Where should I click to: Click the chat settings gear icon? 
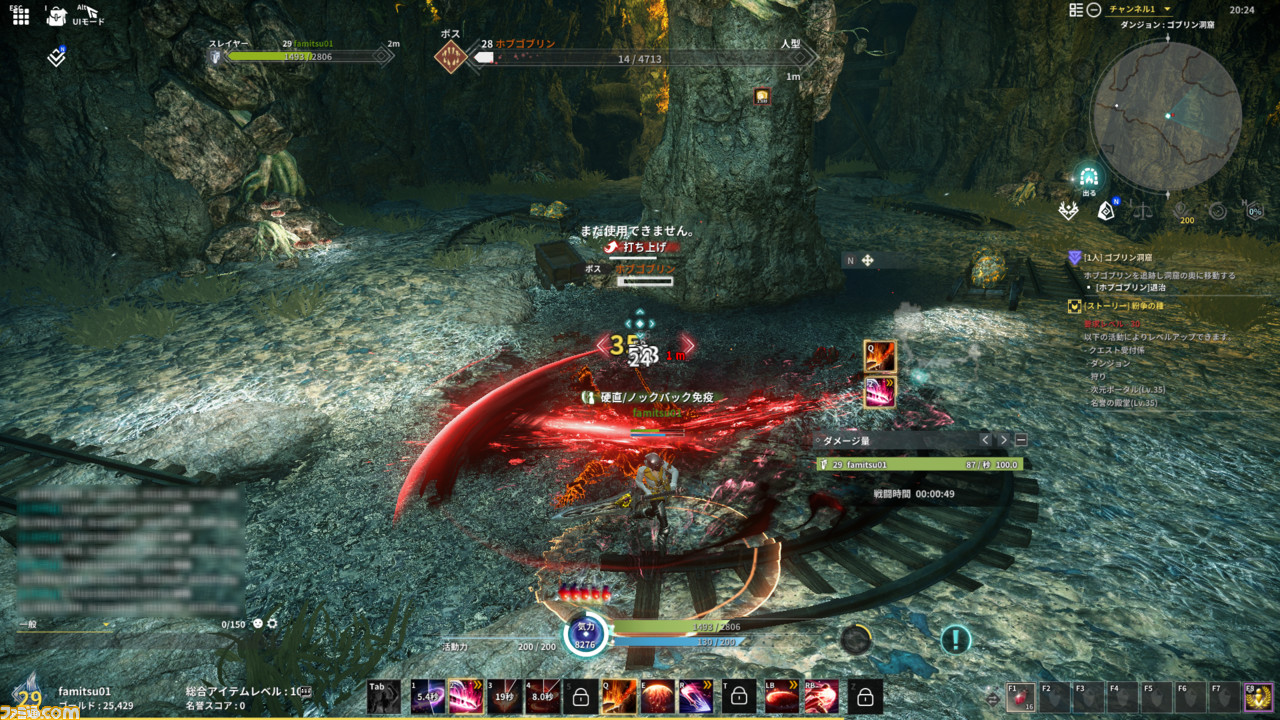272,623
